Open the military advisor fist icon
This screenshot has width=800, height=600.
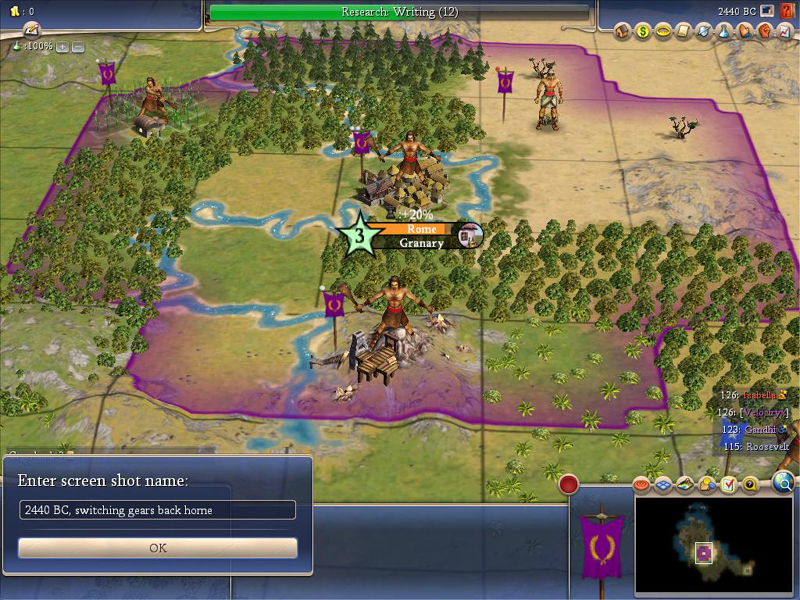[x=744, y=31]
